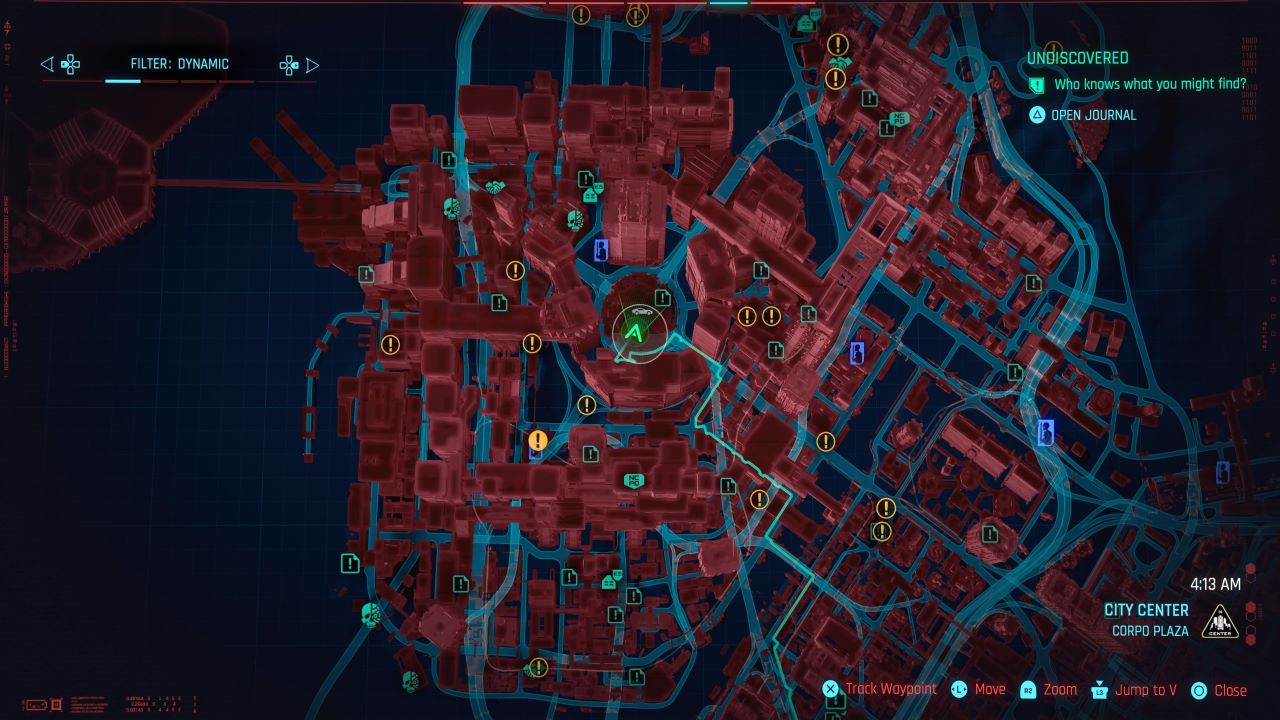Click the Open Journal triangle icon
The width and height of the screenshot is (1280, 720).
[1037, 115]
